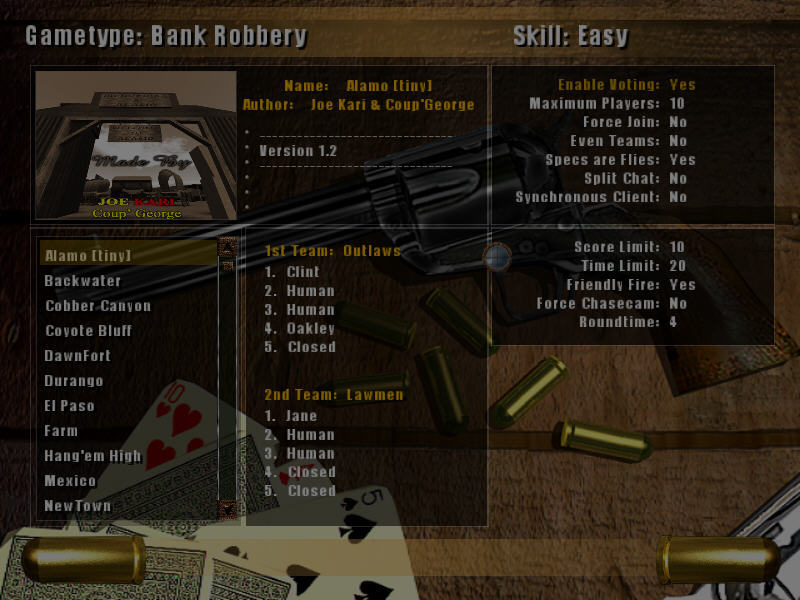
Task: Select Hang'em High in the map list
Action: click(x=93, y=456)
